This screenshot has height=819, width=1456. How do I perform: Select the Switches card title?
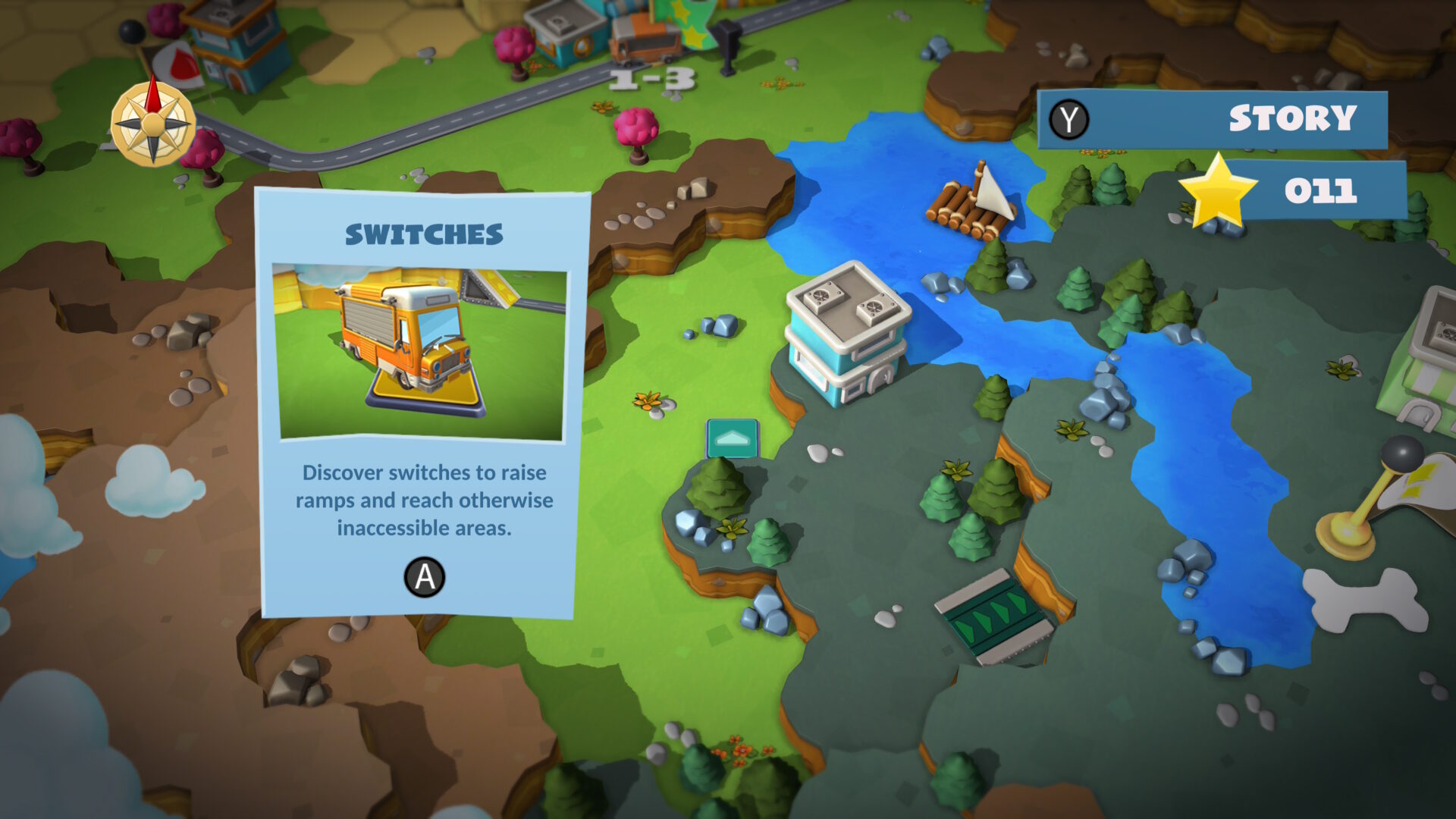(x=423, y=235)
